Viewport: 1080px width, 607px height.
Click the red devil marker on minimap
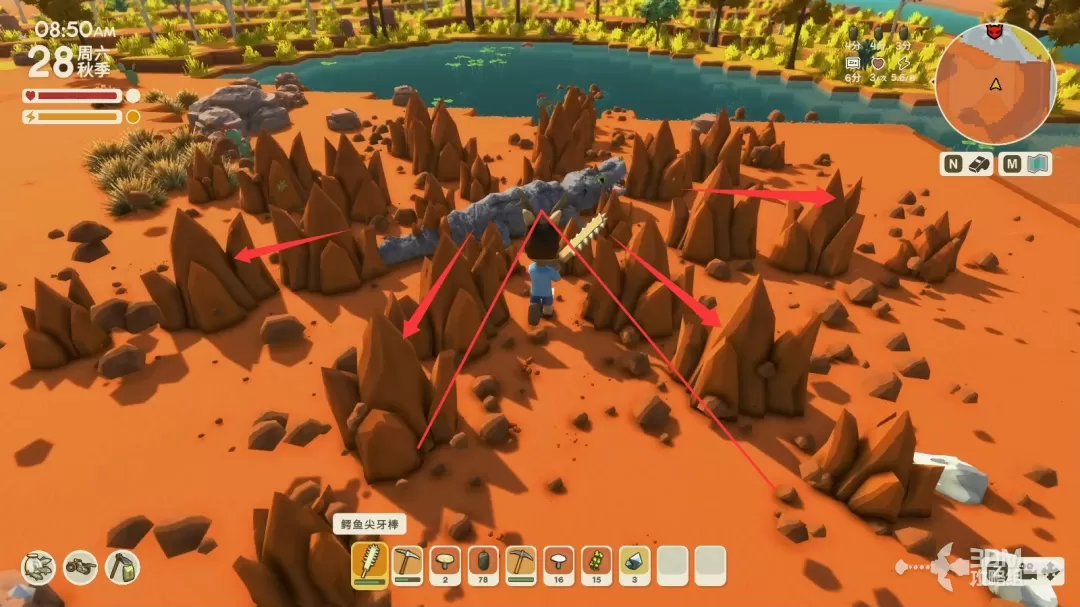click(994, 32)
